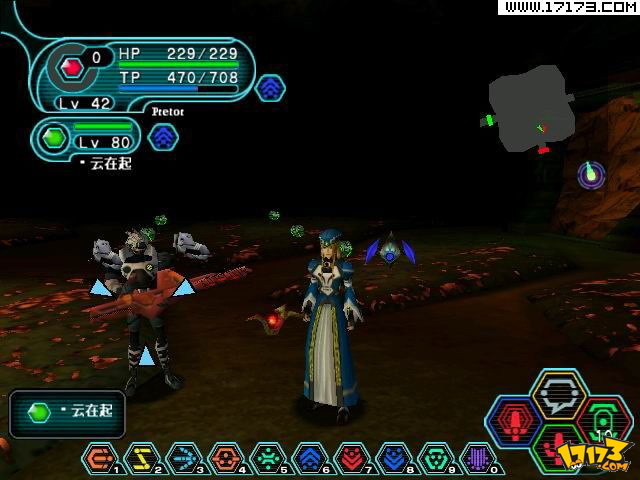Viewport: 640px width, 480px height.
Task: Select the blue downward chevron in slot 8
Action: (x=393, y=459)
